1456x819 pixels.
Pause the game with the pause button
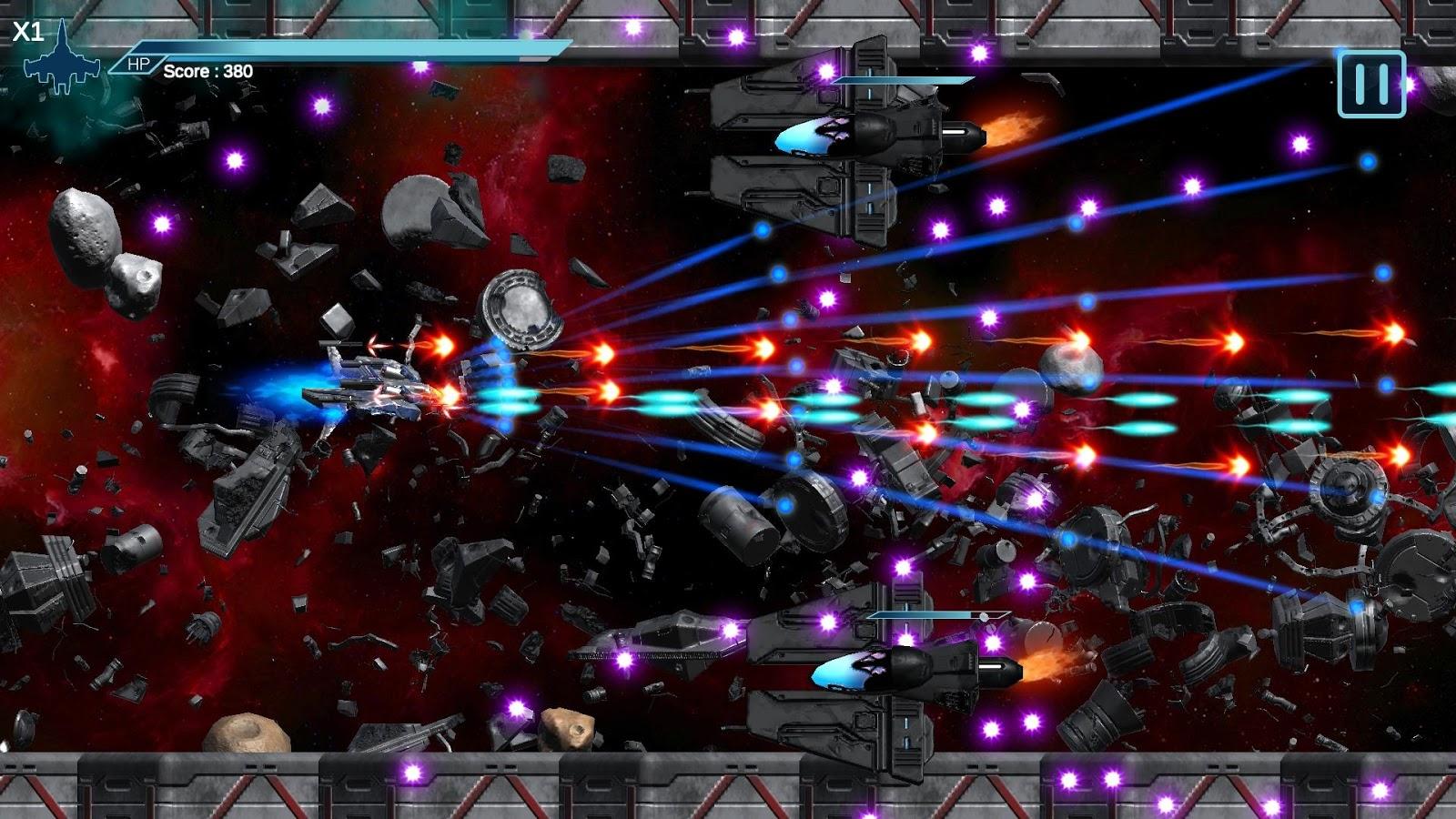(x=1371, y=85)
